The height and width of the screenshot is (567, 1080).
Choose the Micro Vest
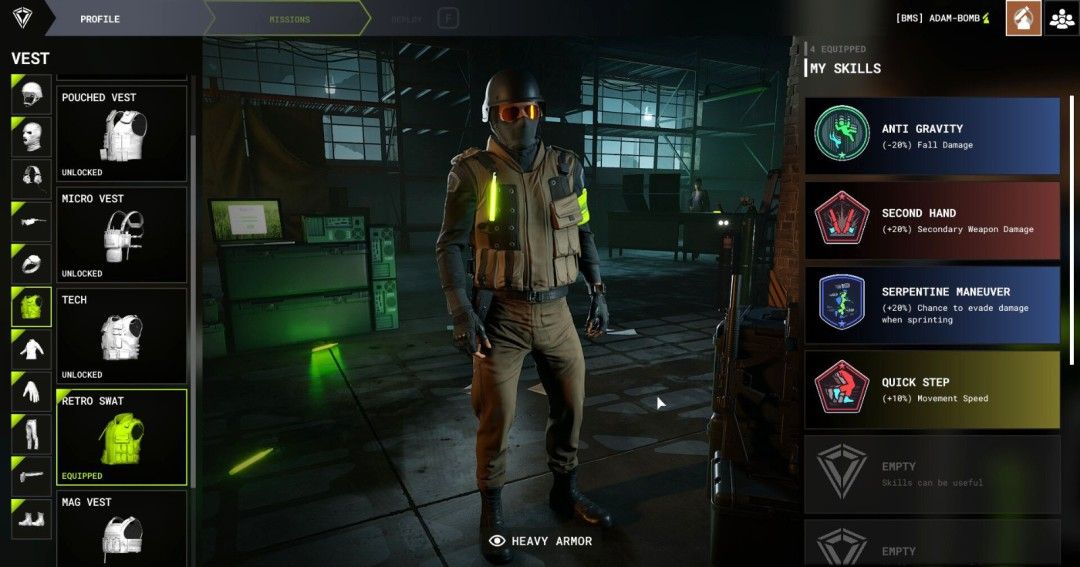(121, 235)
